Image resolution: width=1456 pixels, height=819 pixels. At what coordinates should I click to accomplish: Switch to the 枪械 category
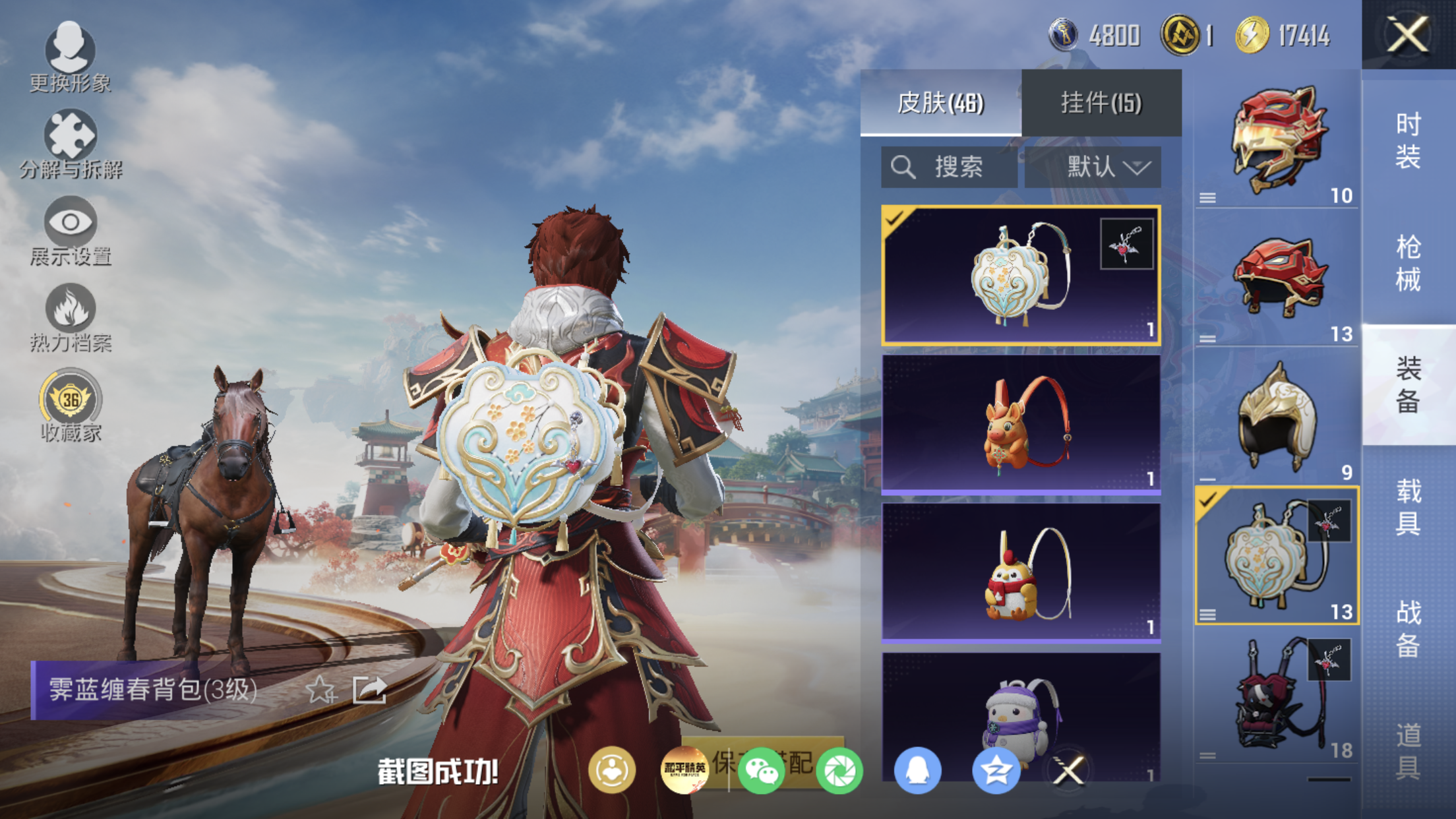click(1408, 262)
